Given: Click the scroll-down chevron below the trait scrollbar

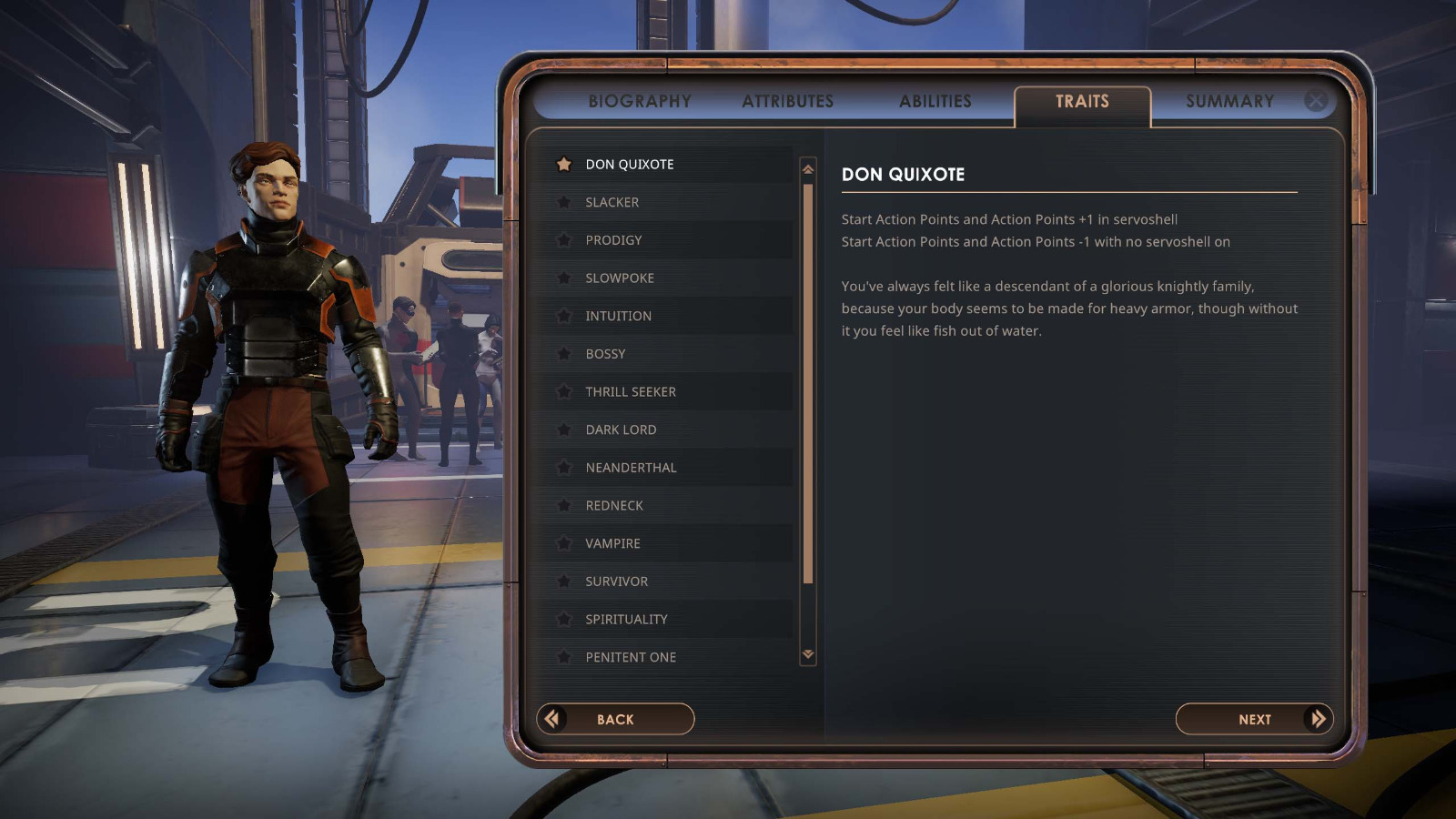Looking at the screenshot, I should (x=806, y=653).
